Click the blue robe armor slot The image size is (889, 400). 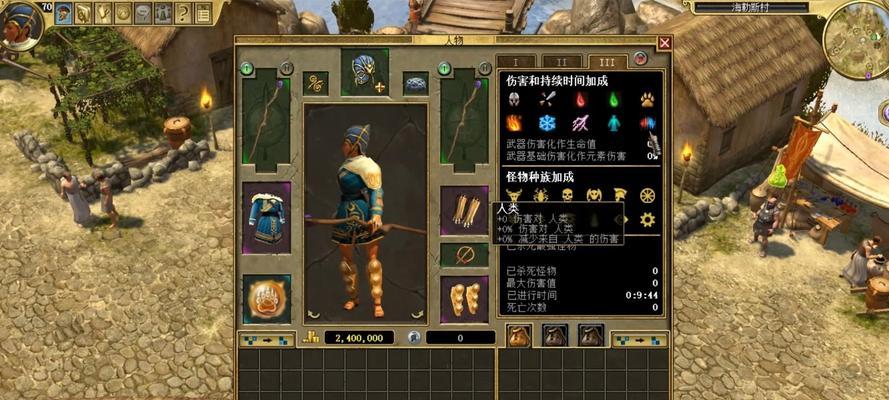click(x=266, y=217)
